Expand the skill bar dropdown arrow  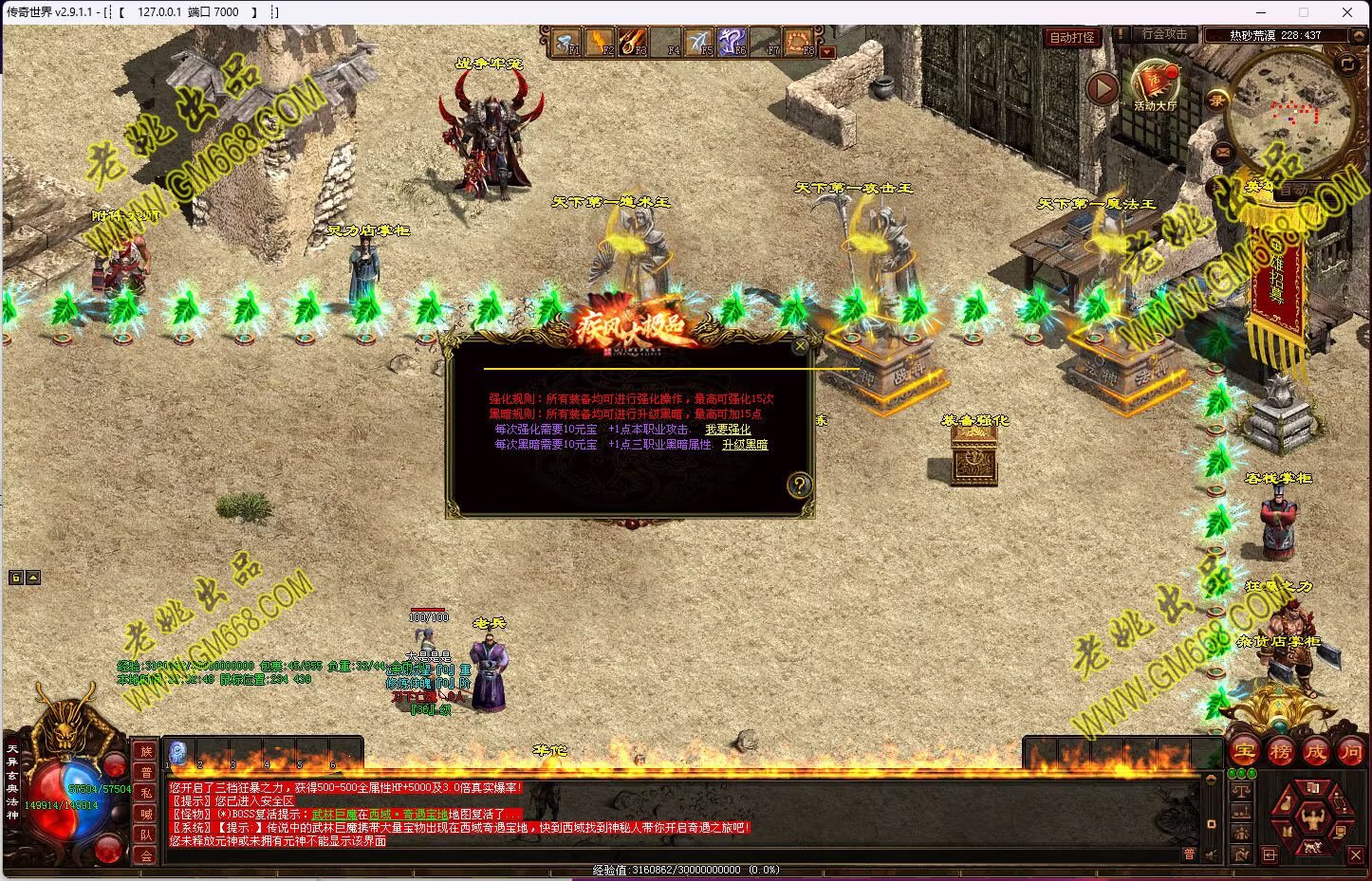click(x=827, y=52)
